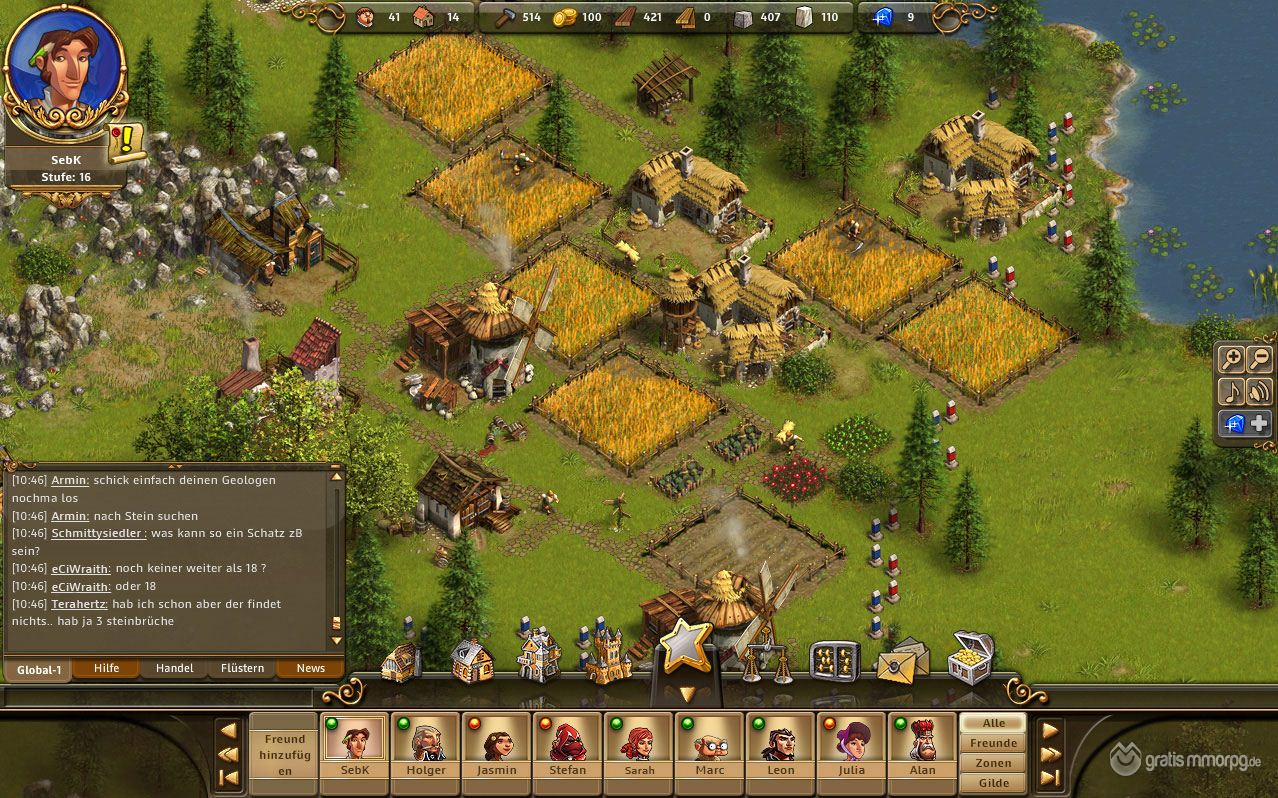Open the castle building menu icon
The height and width of the screenshot is (798, 1278).
608,658
